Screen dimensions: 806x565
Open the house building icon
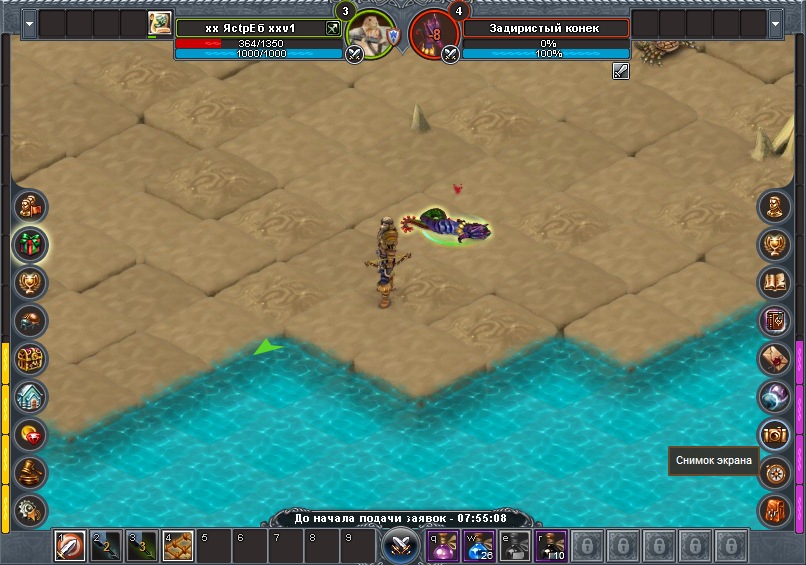tap(31, 397)
